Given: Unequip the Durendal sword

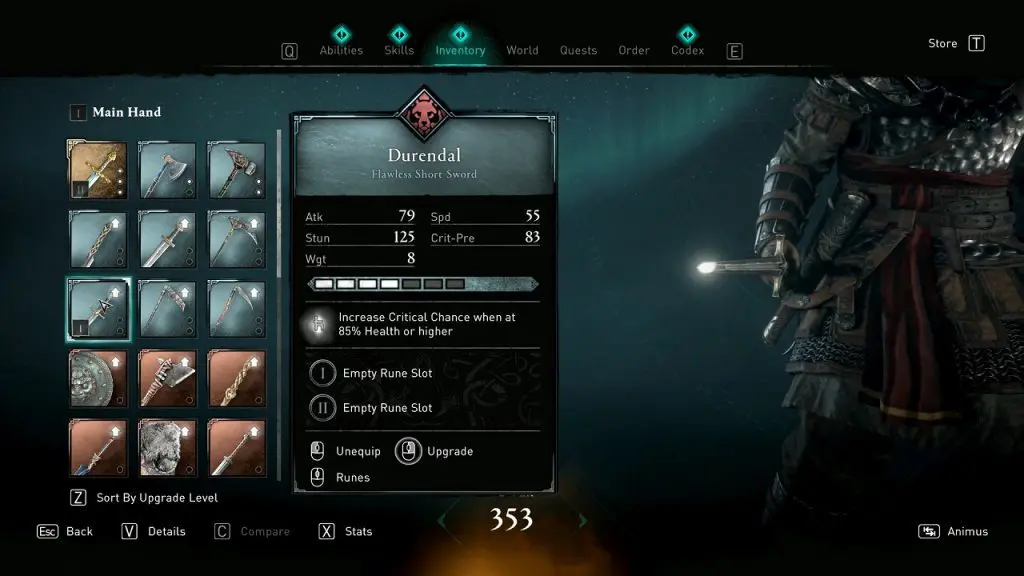Looking at the screenshot, I should [357, 451].
